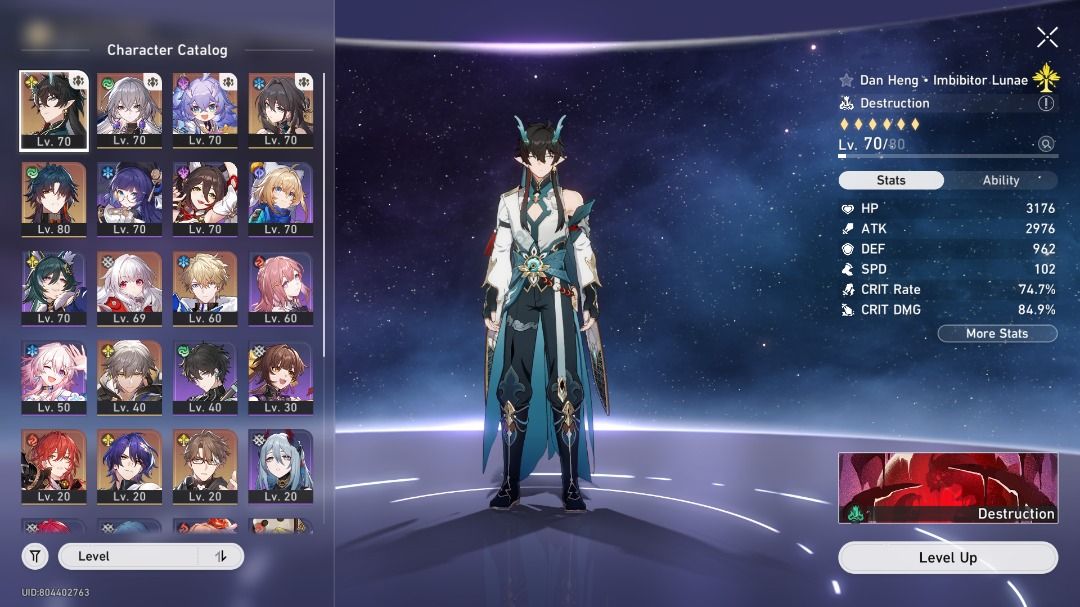1080x607 pixels.
Task: Tap the Level Up button
Action: pos(947,558)
